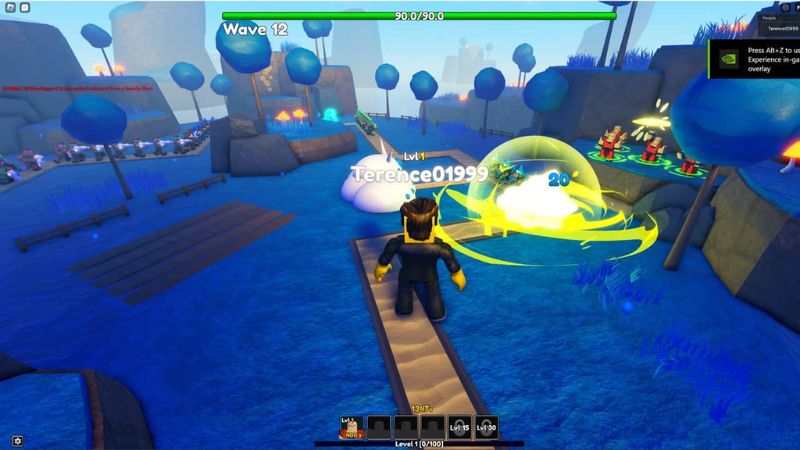Click the locked Lvl 15 unit slot
Screen dimensions: 800x450
coord(459,427)
